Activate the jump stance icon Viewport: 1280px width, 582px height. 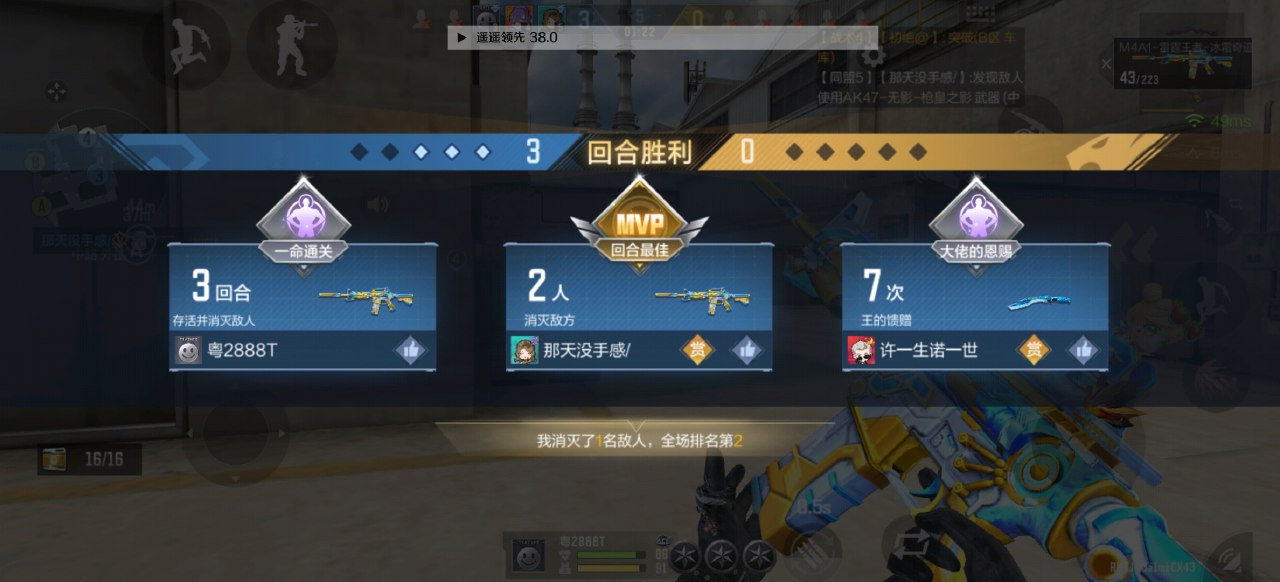coord(187,44)
